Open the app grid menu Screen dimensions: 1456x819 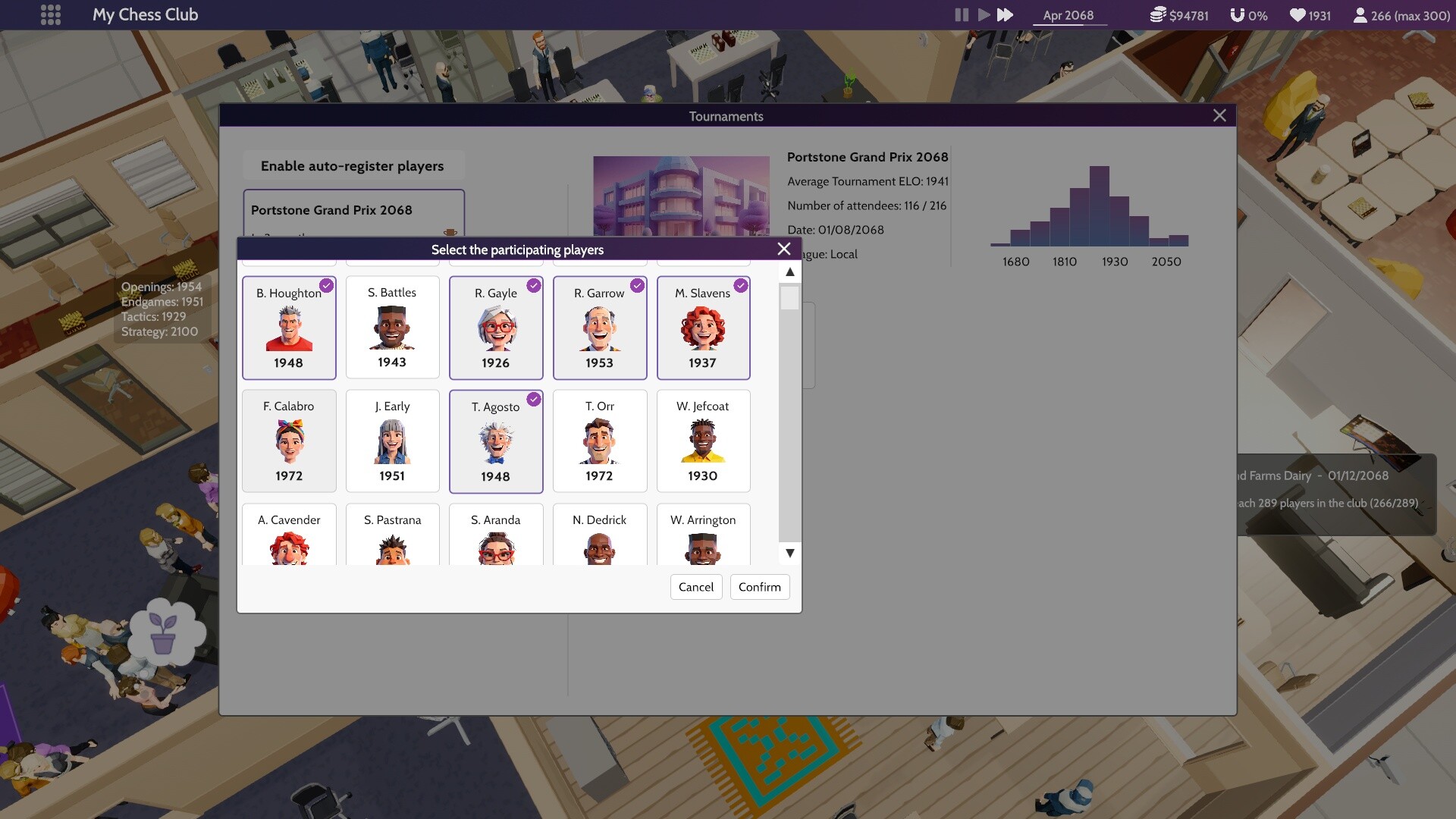[x=50, y=14]
